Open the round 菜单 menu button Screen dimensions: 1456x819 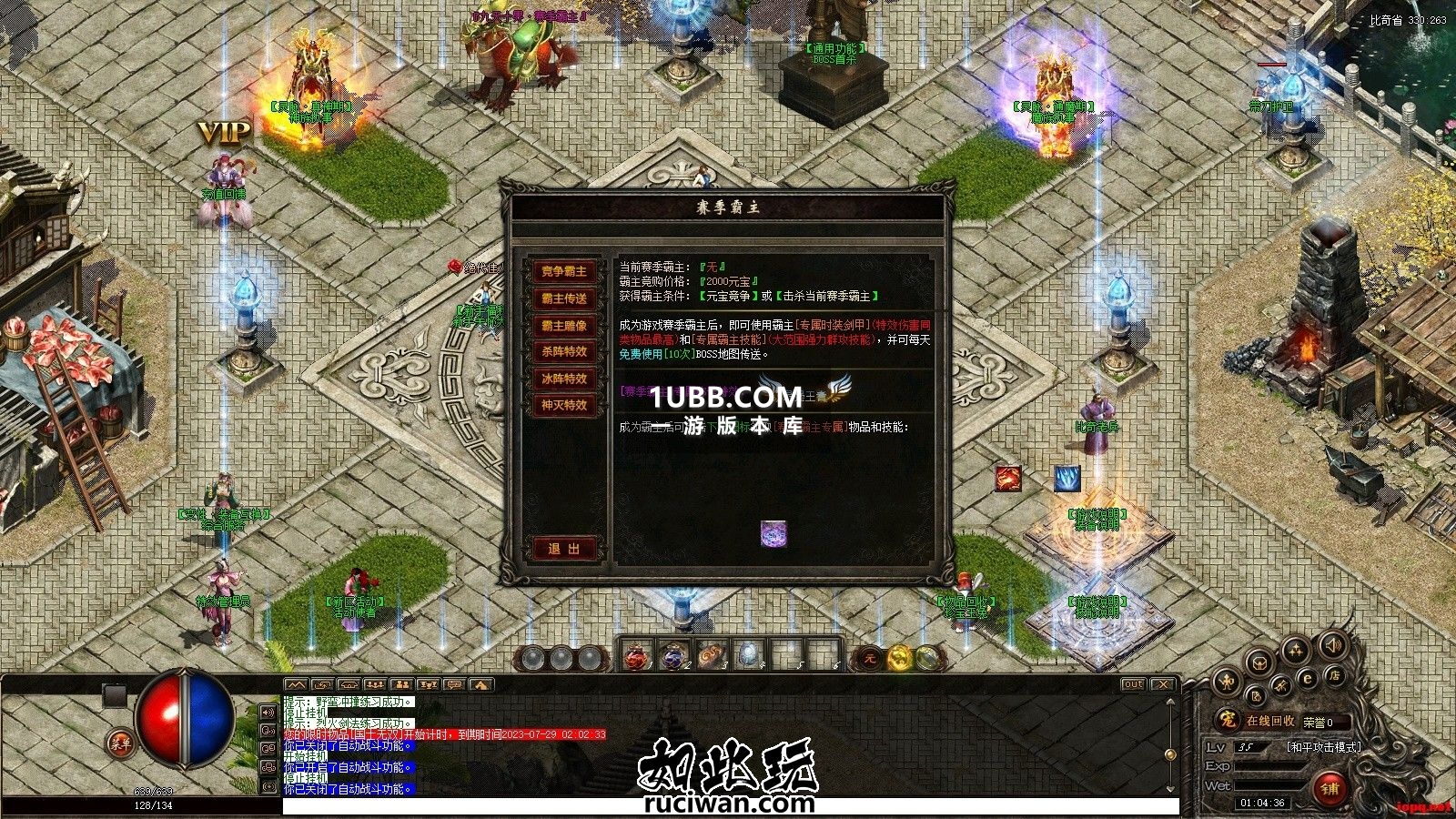tap(120, 743)
